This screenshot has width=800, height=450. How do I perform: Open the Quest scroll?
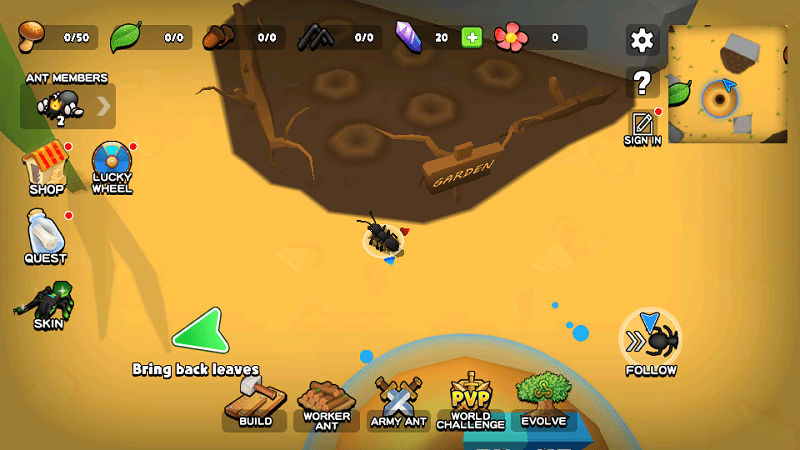click(x=46, y=236)
